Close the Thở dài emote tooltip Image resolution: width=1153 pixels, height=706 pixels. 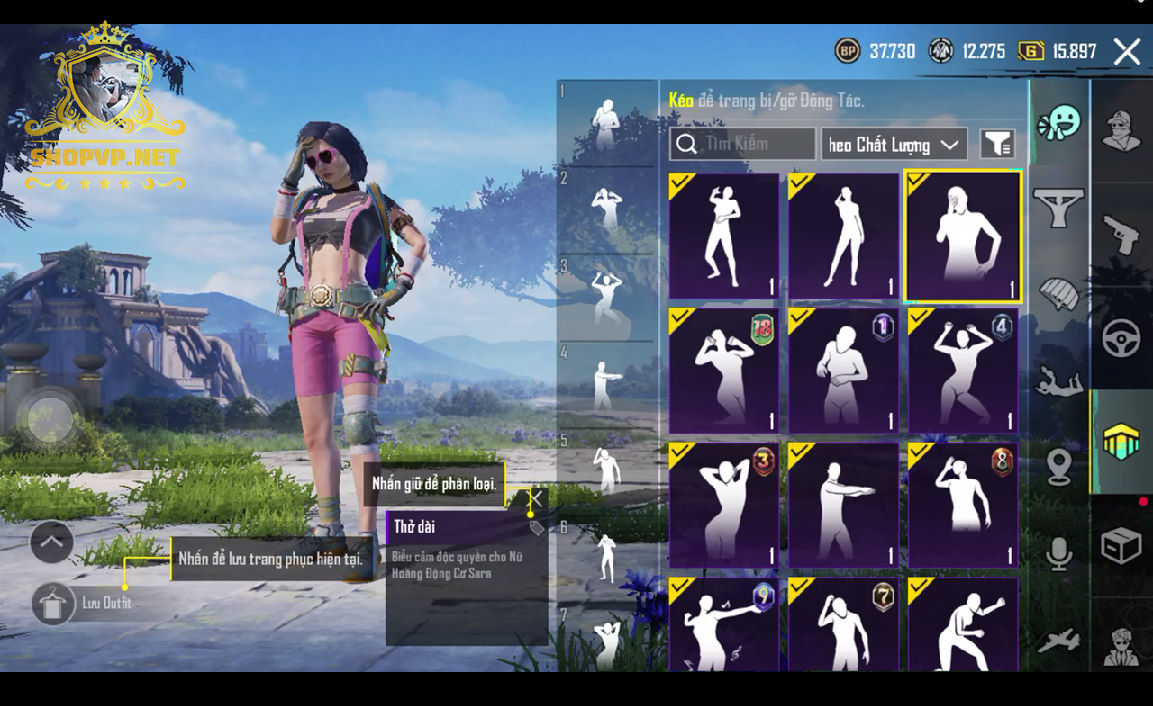point(537,498)
